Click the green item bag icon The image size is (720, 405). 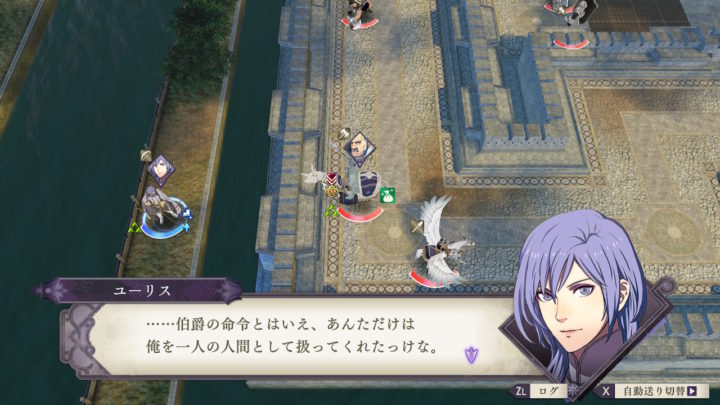(387, 194)
